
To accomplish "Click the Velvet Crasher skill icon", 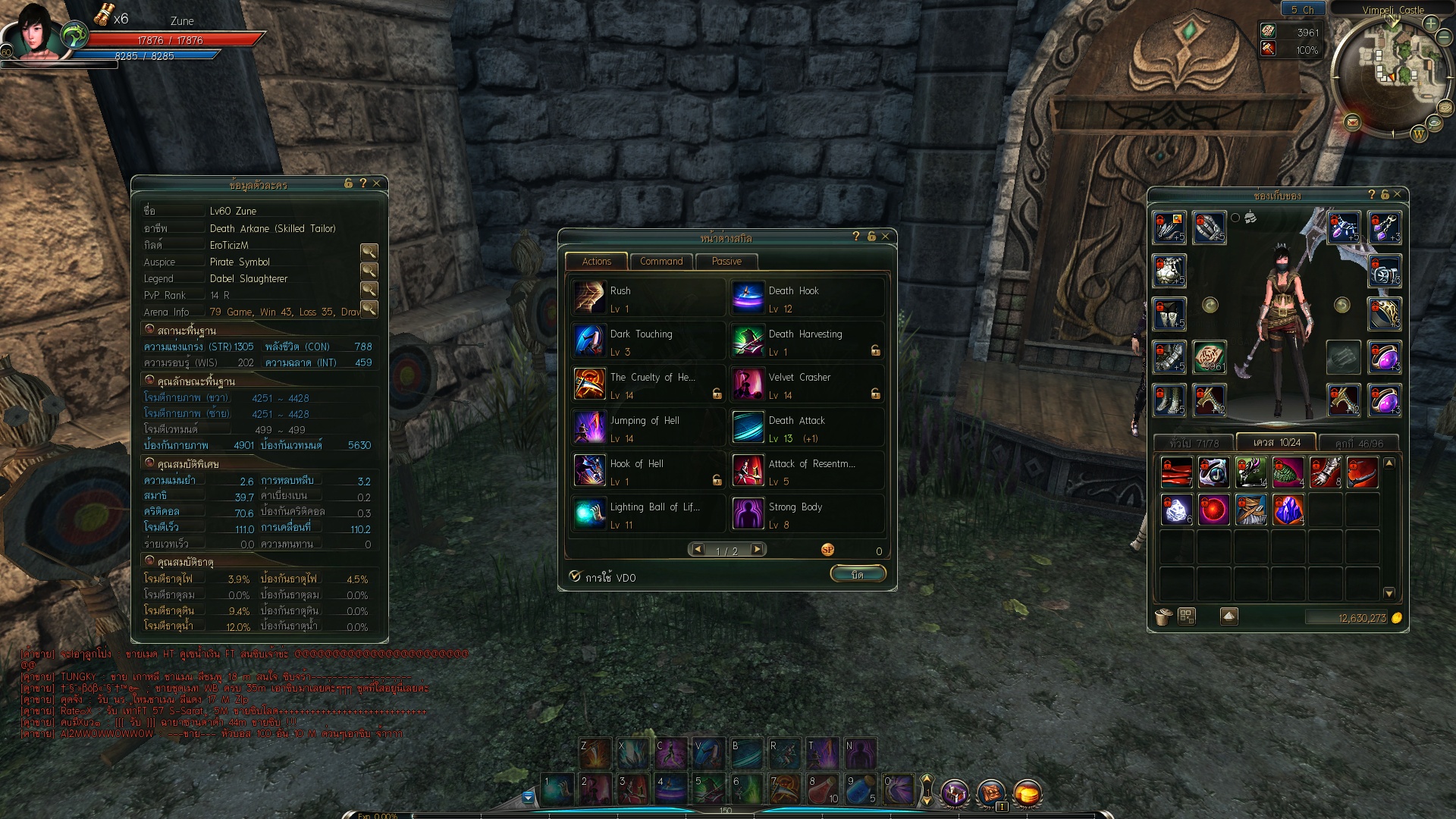I will [x=748, y=384].
